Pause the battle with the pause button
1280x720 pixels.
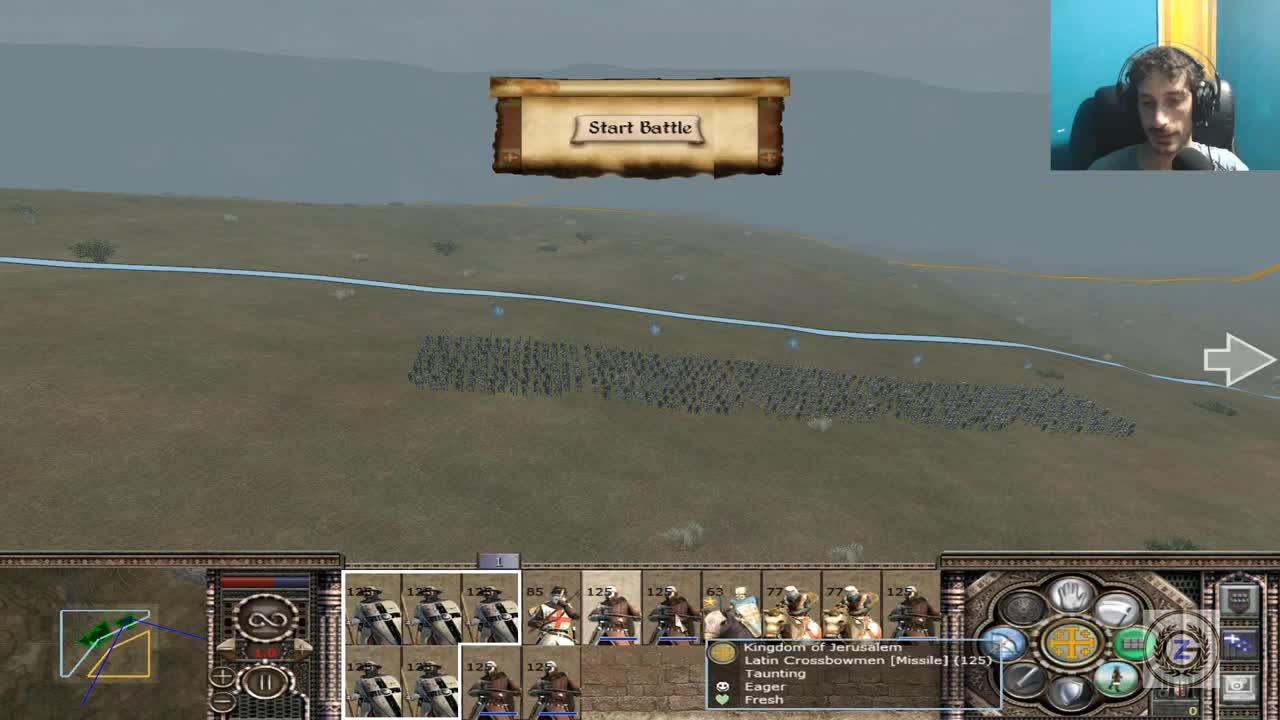(x=264, y=681)
